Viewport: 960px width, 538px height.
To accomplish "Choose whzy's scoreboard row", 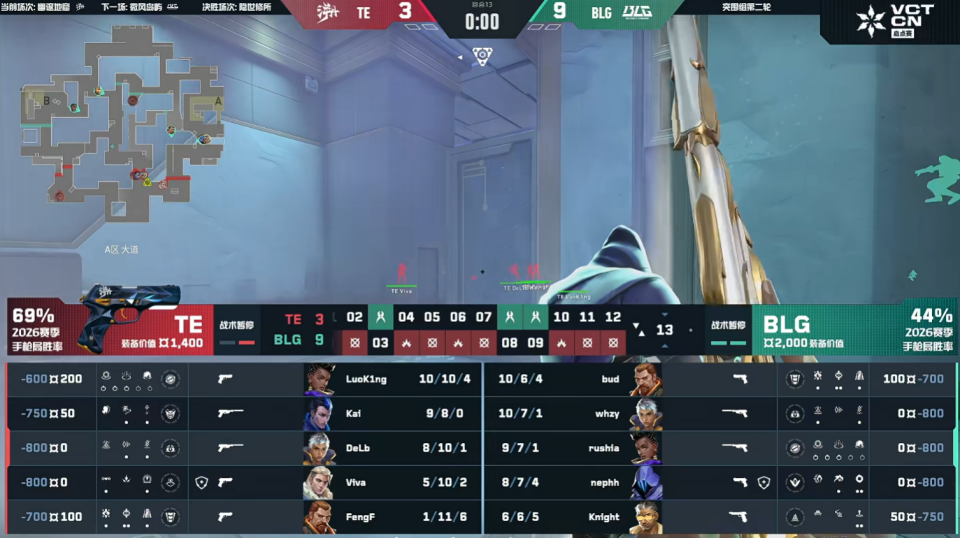I will [715, 413].
